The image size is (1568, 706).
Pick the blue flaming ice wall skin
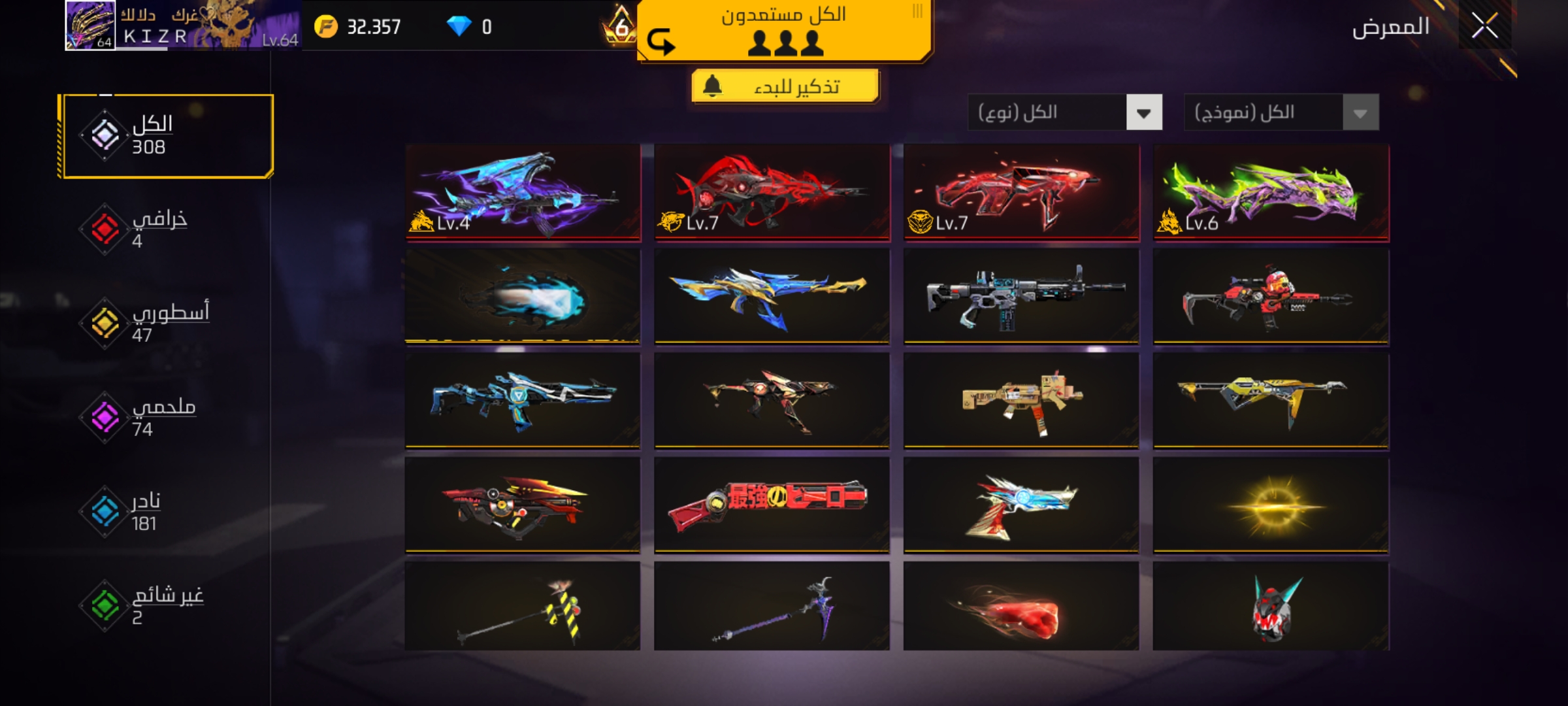[x=523, y=296]
